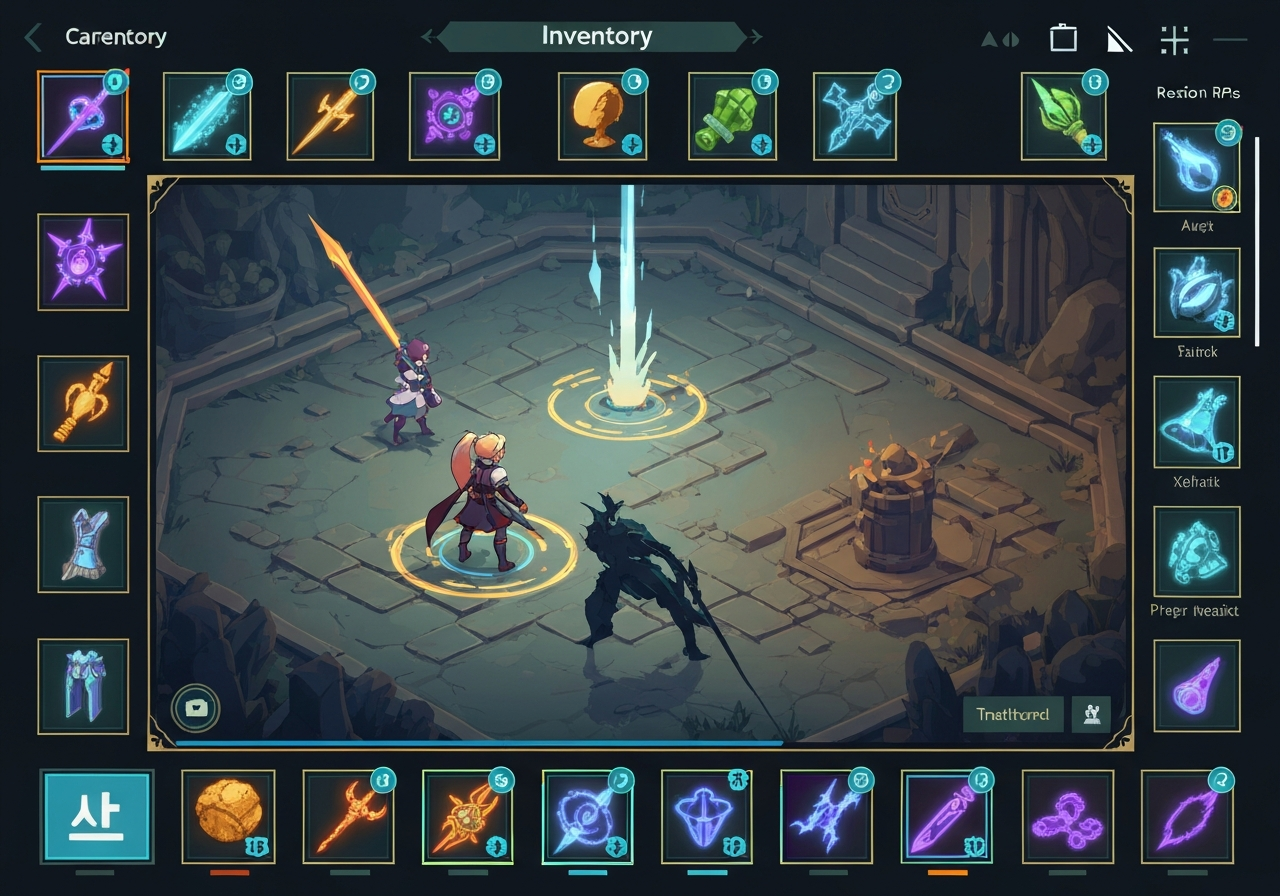Select the gold ore nugget slot

pyautogui.click(x=228, y=817)
